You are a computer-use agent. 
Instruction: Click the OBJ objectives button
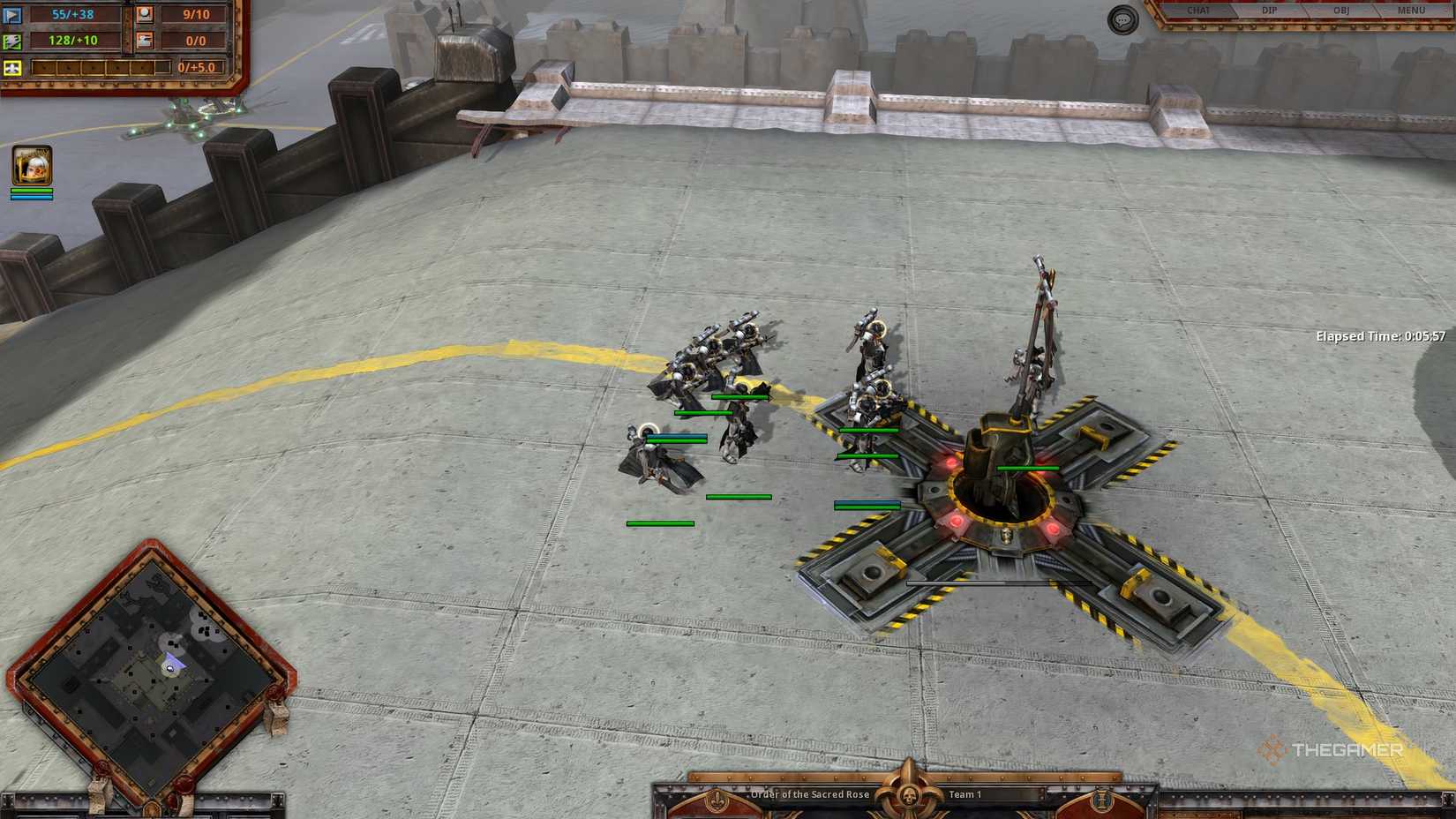pos(1343,11)
